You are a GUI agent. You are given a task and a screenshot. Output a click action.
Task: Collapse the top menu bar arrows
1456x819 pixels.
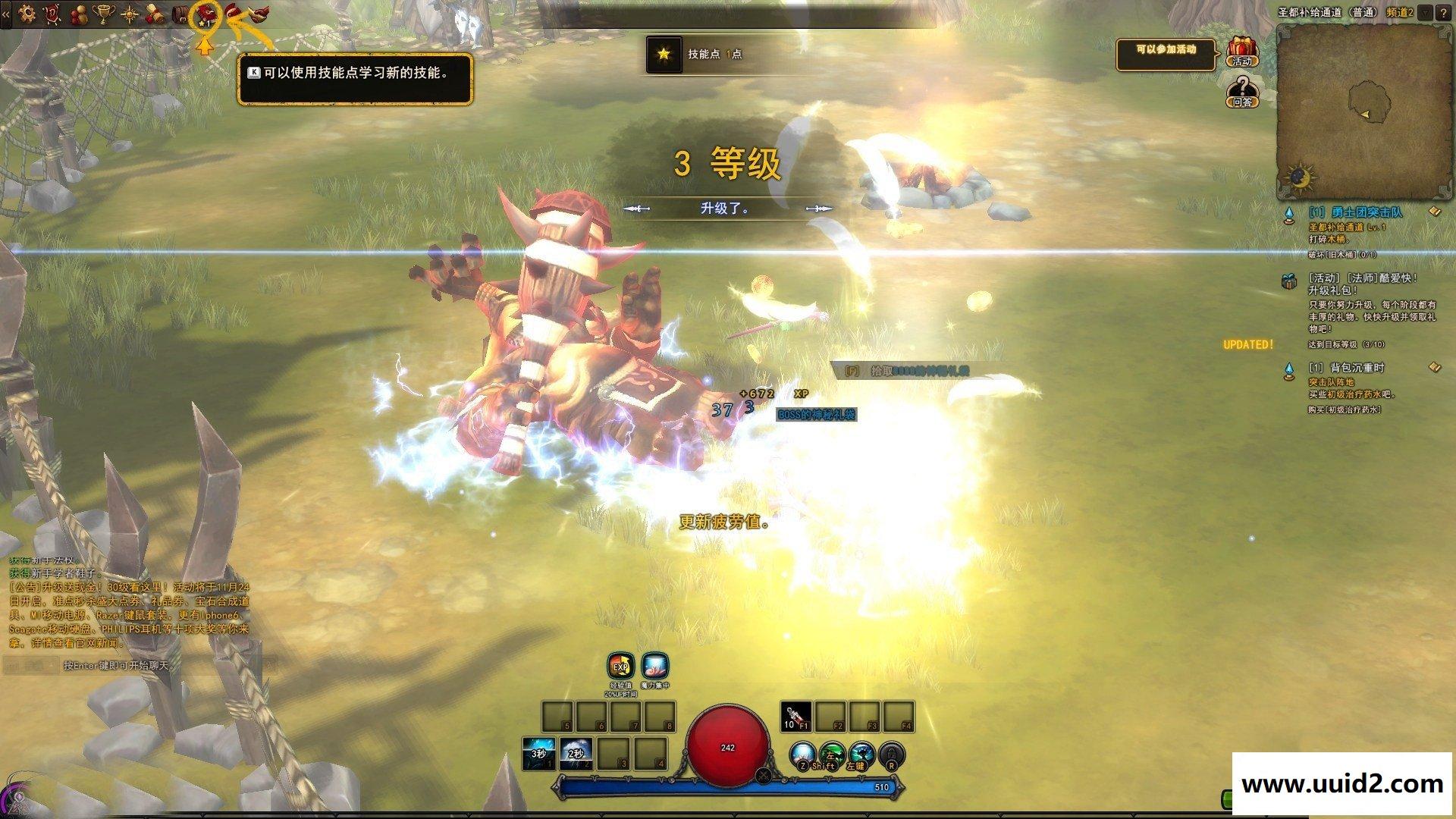[x=6, y=13]
